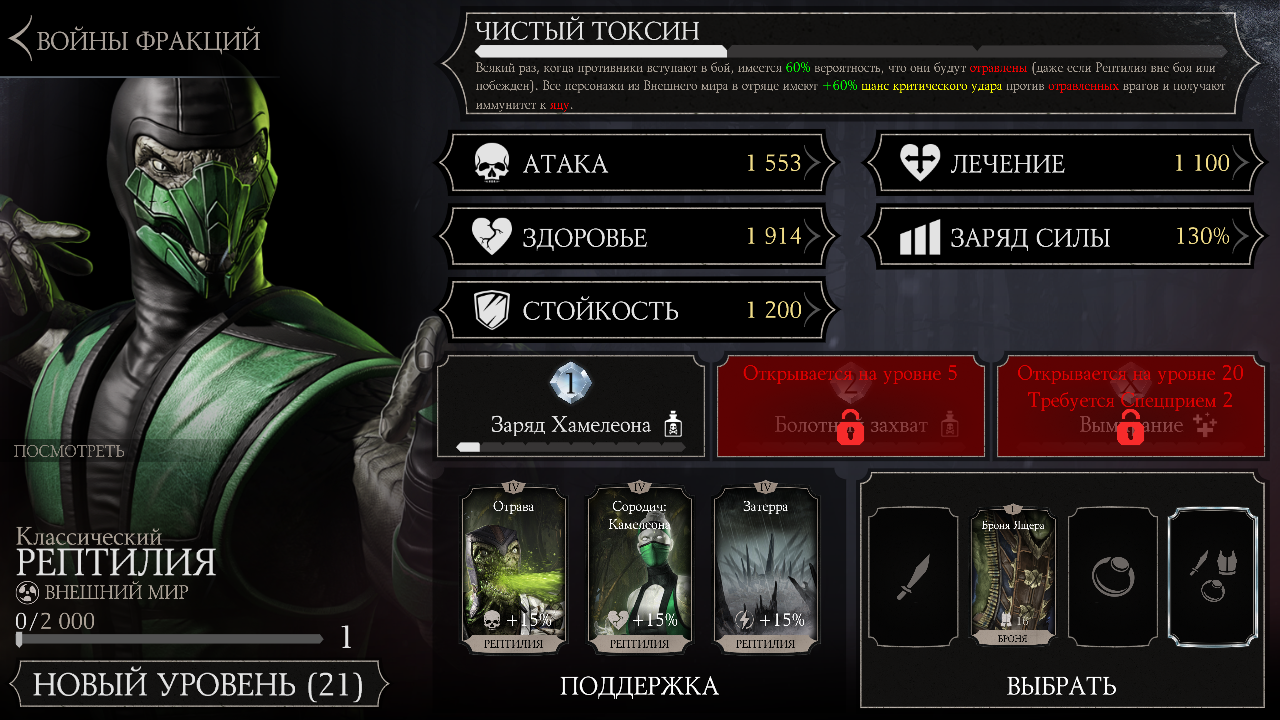Select the locked Болотный захват ability

click(851, 407)
